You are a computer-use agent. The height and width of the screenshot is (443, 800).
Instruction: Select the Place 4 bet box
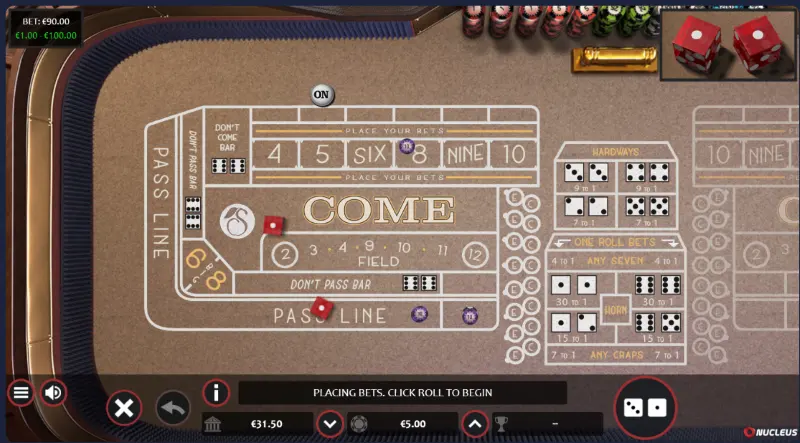[x=275, y=154]
